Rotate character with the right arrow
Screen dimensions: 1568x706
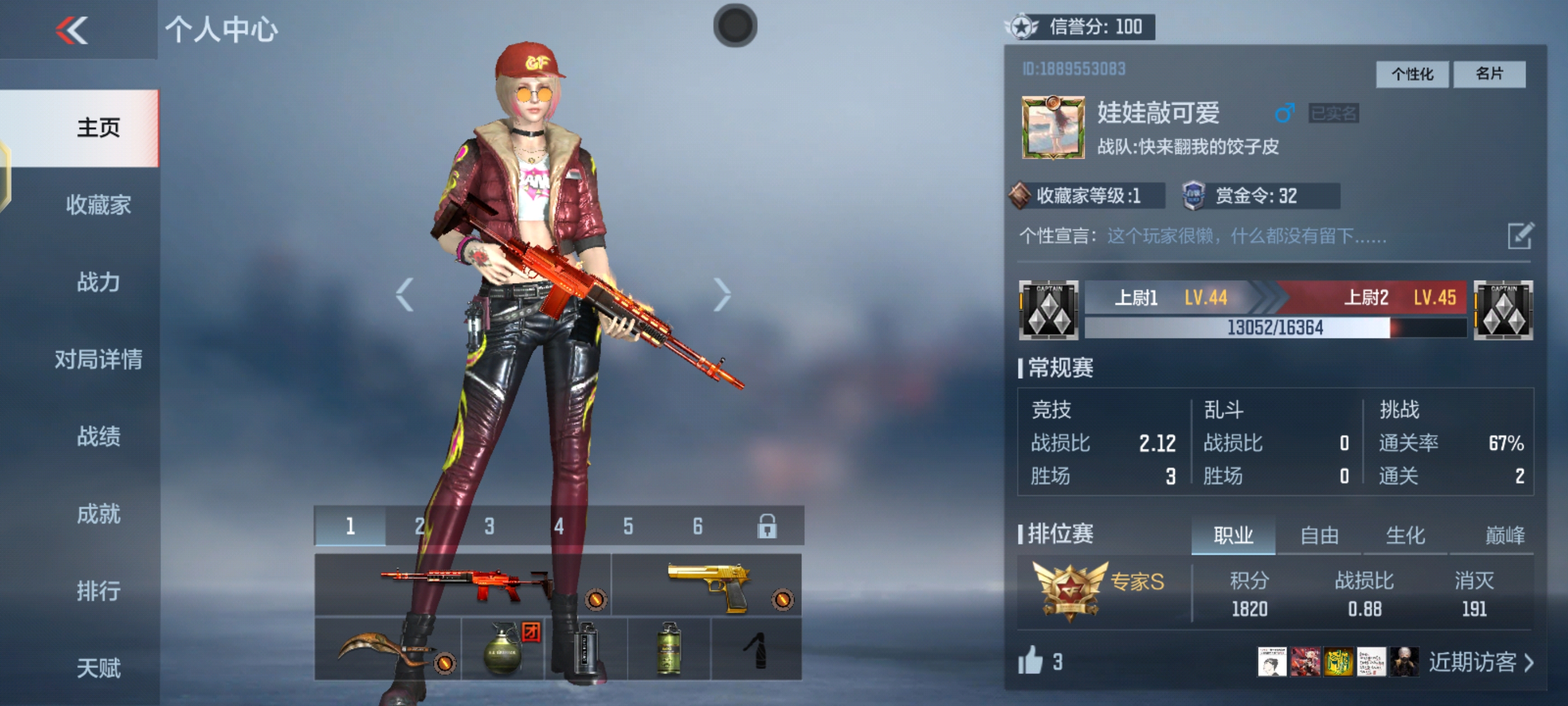[722, 295]
